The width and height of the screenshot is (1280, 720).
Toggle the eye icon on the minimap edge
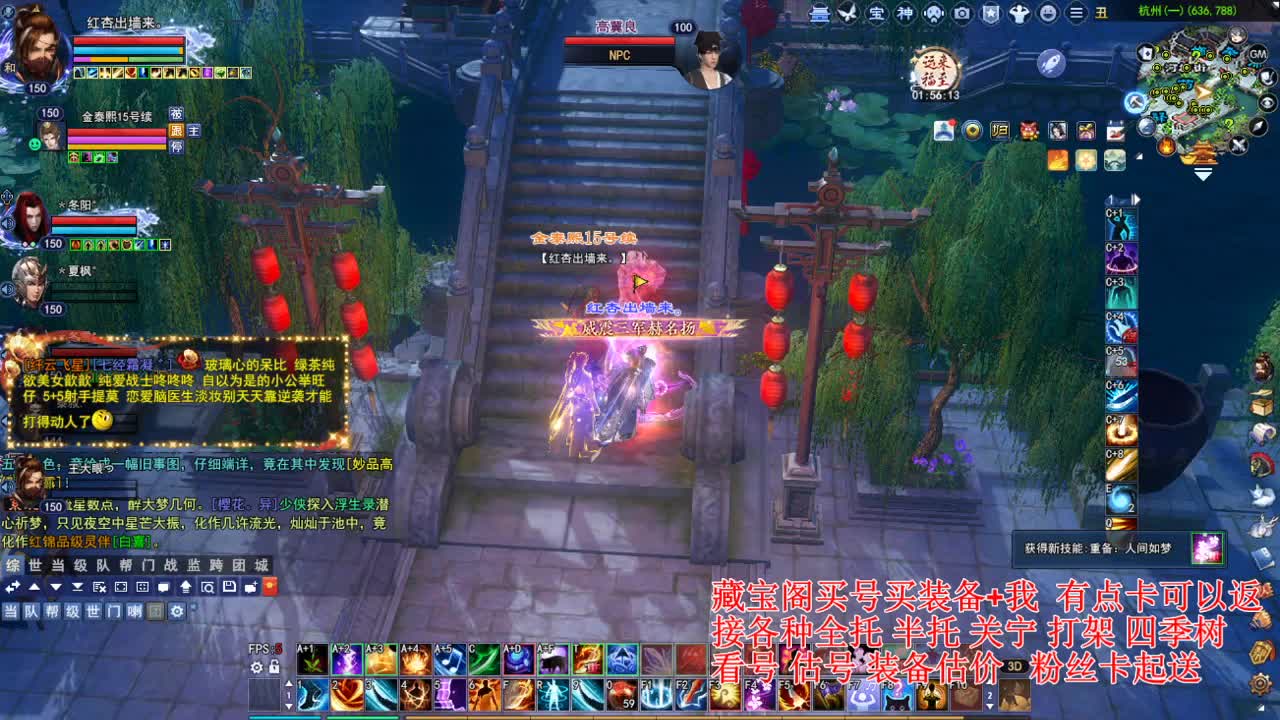[x=1267, y=103]
